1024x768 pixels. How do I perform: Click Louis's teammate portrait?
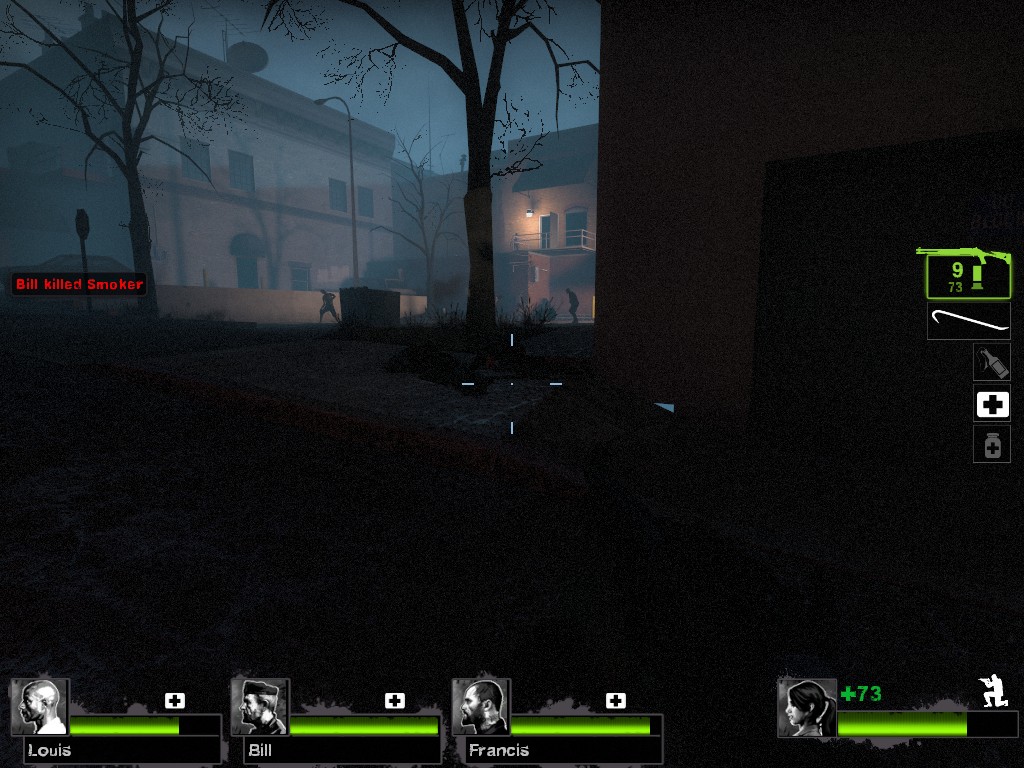coord(40,707)
